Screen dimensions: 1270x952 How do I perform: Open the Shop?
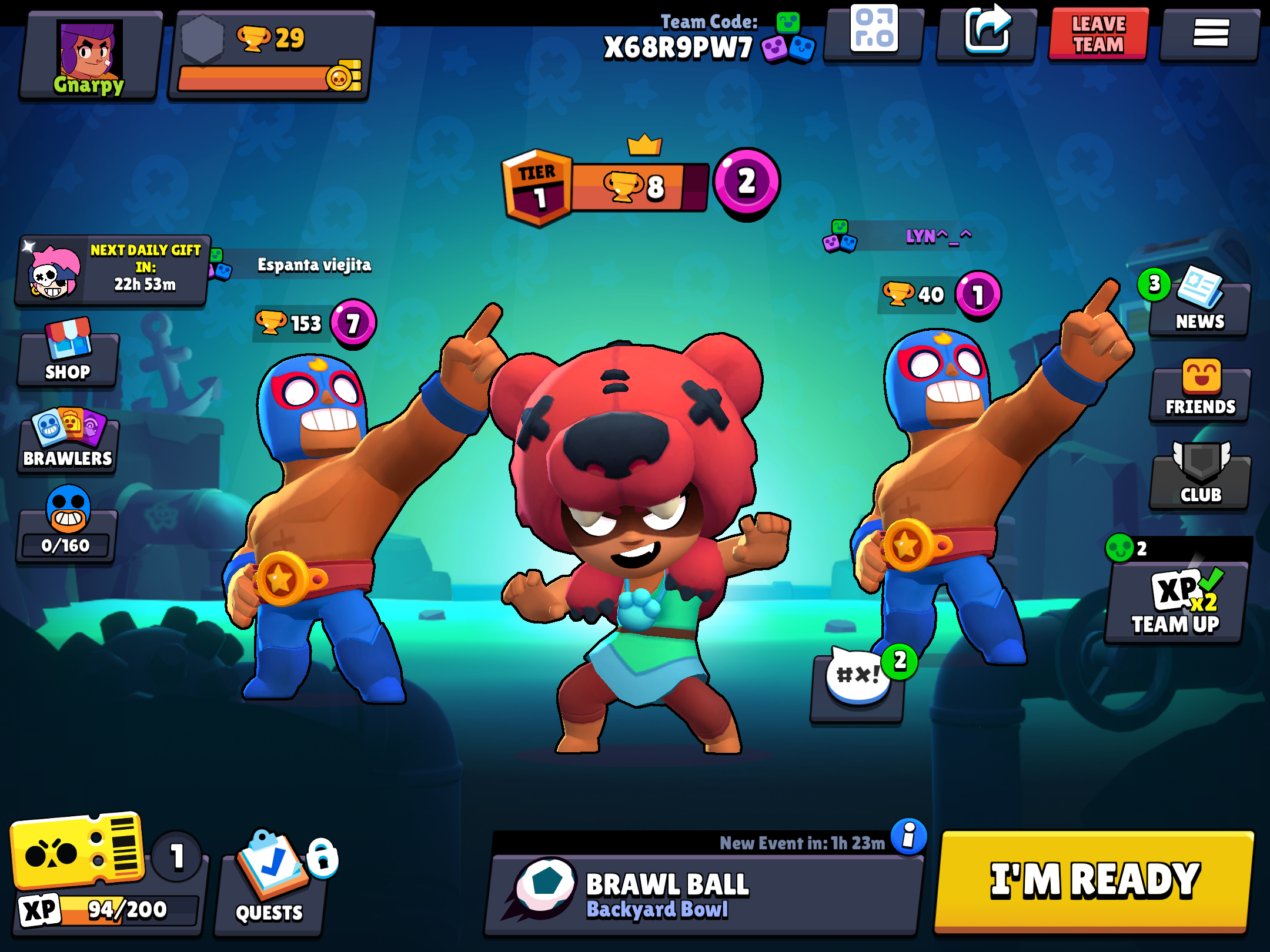pos(68,356)
